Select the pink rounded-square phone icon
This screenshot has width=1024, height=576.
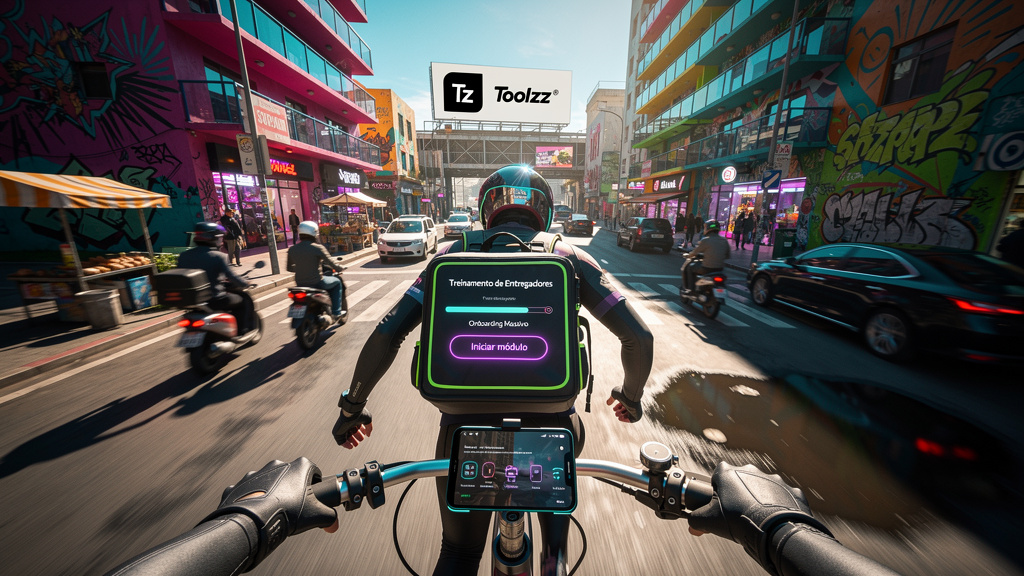(x=489, y=471)
